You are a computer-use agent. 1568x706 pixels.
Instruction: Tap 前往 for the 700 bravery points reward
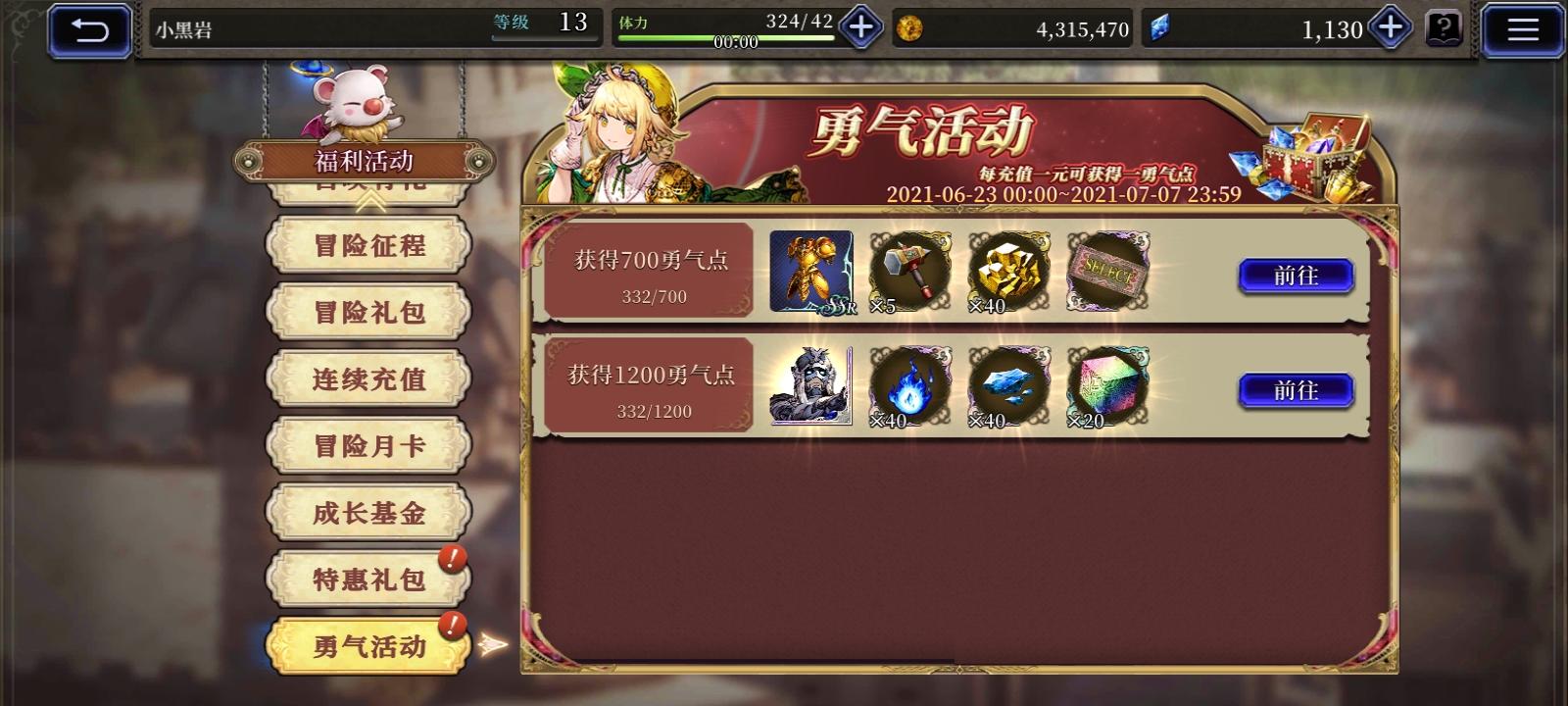click(1296, 276)
